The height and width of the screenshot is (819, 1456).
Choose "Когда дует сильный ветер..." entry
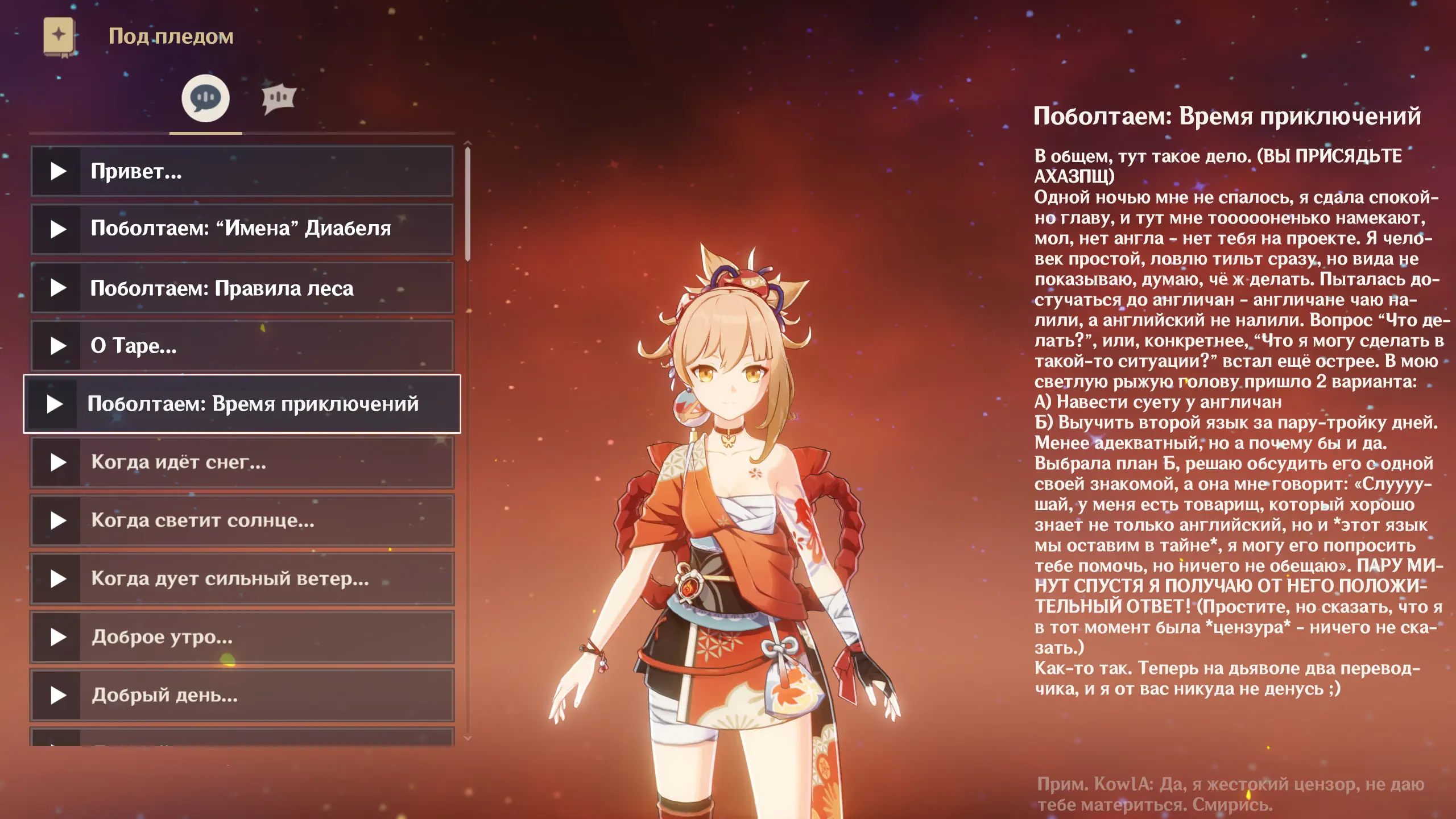241,579
